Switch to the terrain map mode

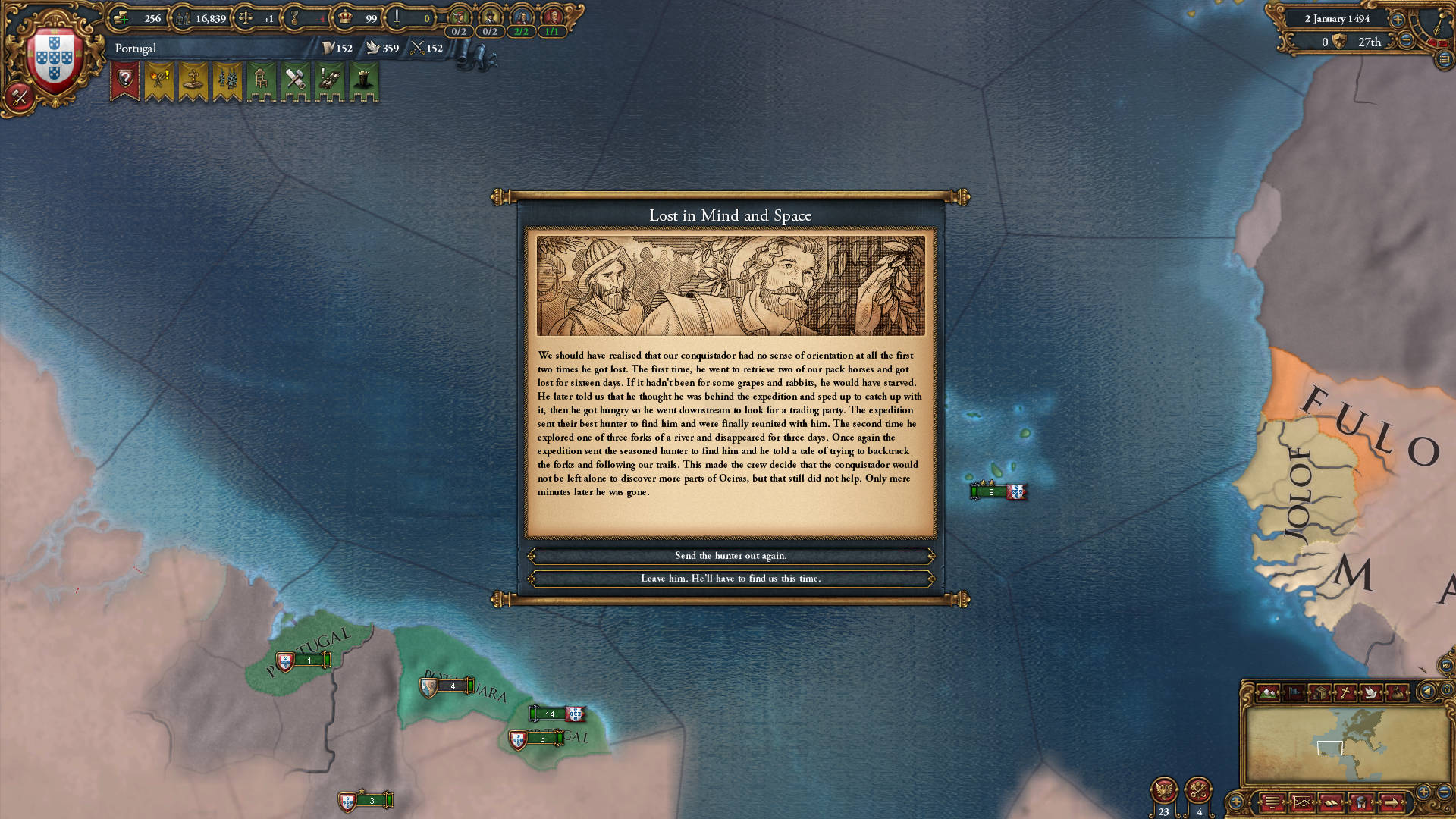click(x=1267, y=692)
